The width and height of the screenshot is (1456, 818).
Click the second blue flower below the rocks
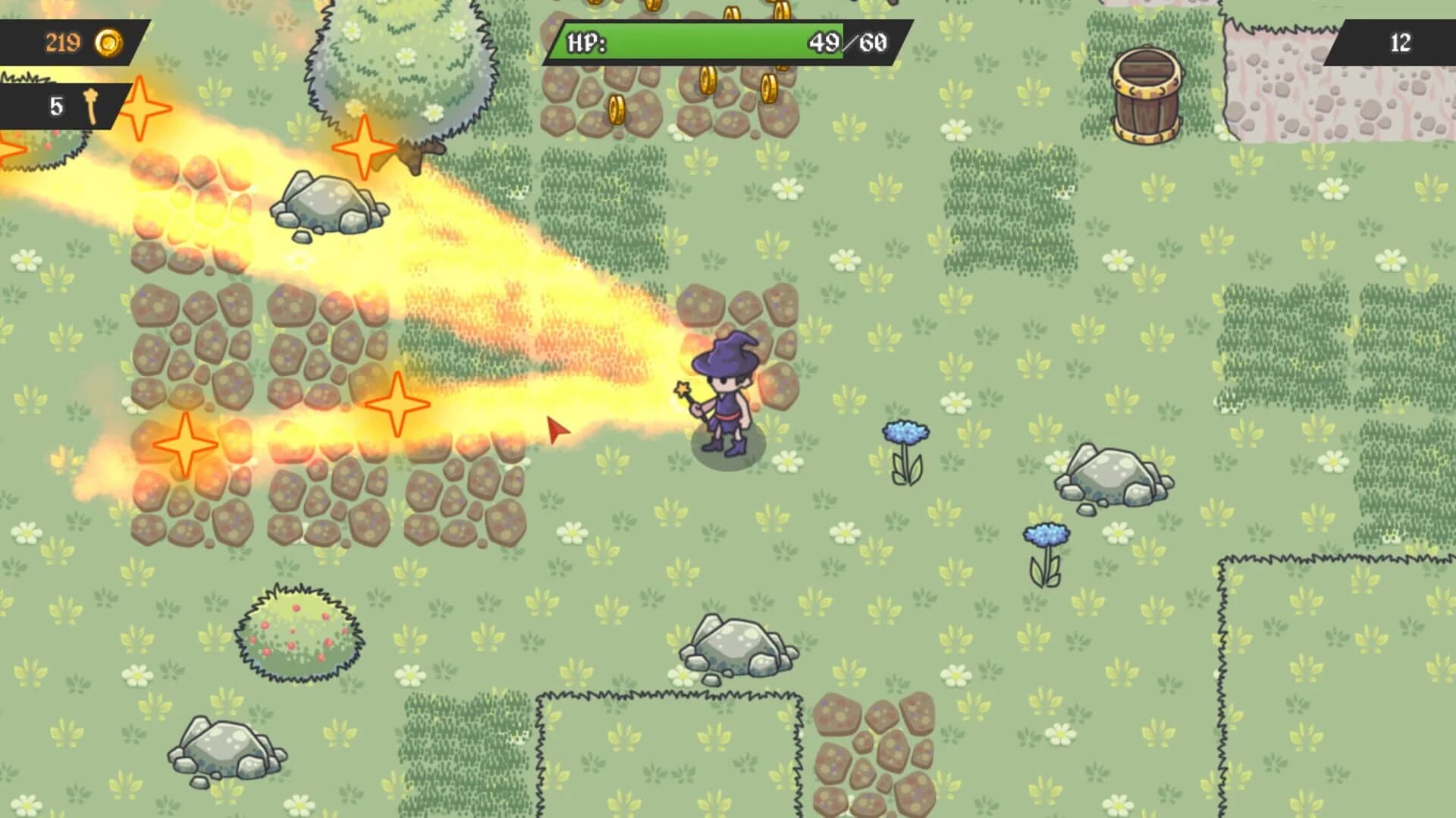1048,533
